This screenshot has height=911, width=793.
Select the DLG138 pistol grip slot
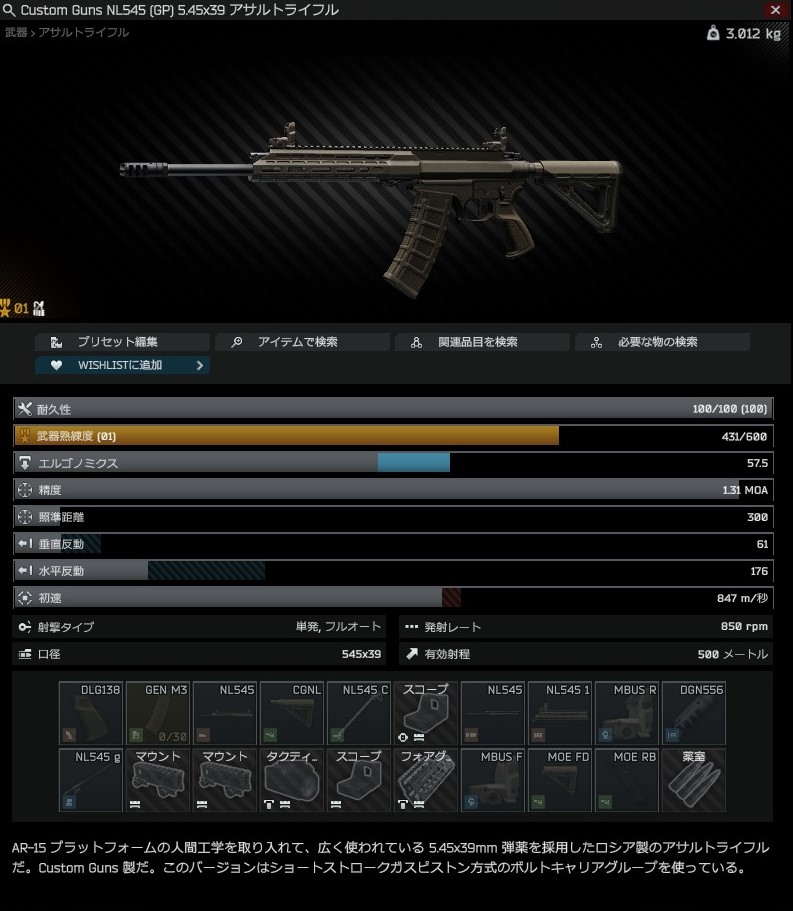tap(91, 713)
